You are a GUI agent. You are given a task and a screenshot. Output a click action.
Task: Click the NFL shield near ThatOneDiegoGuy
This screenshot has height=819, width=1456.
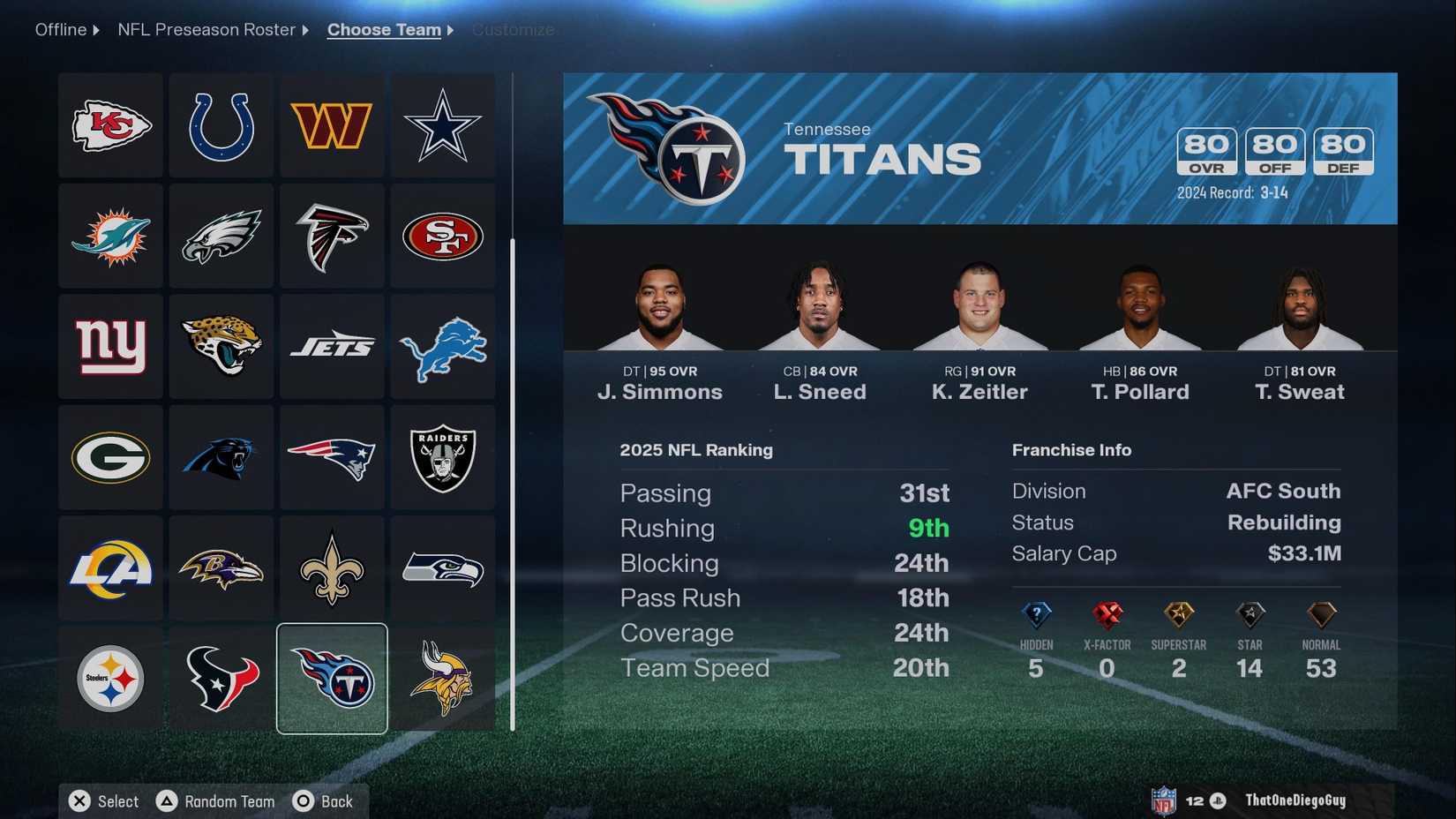1163,800
